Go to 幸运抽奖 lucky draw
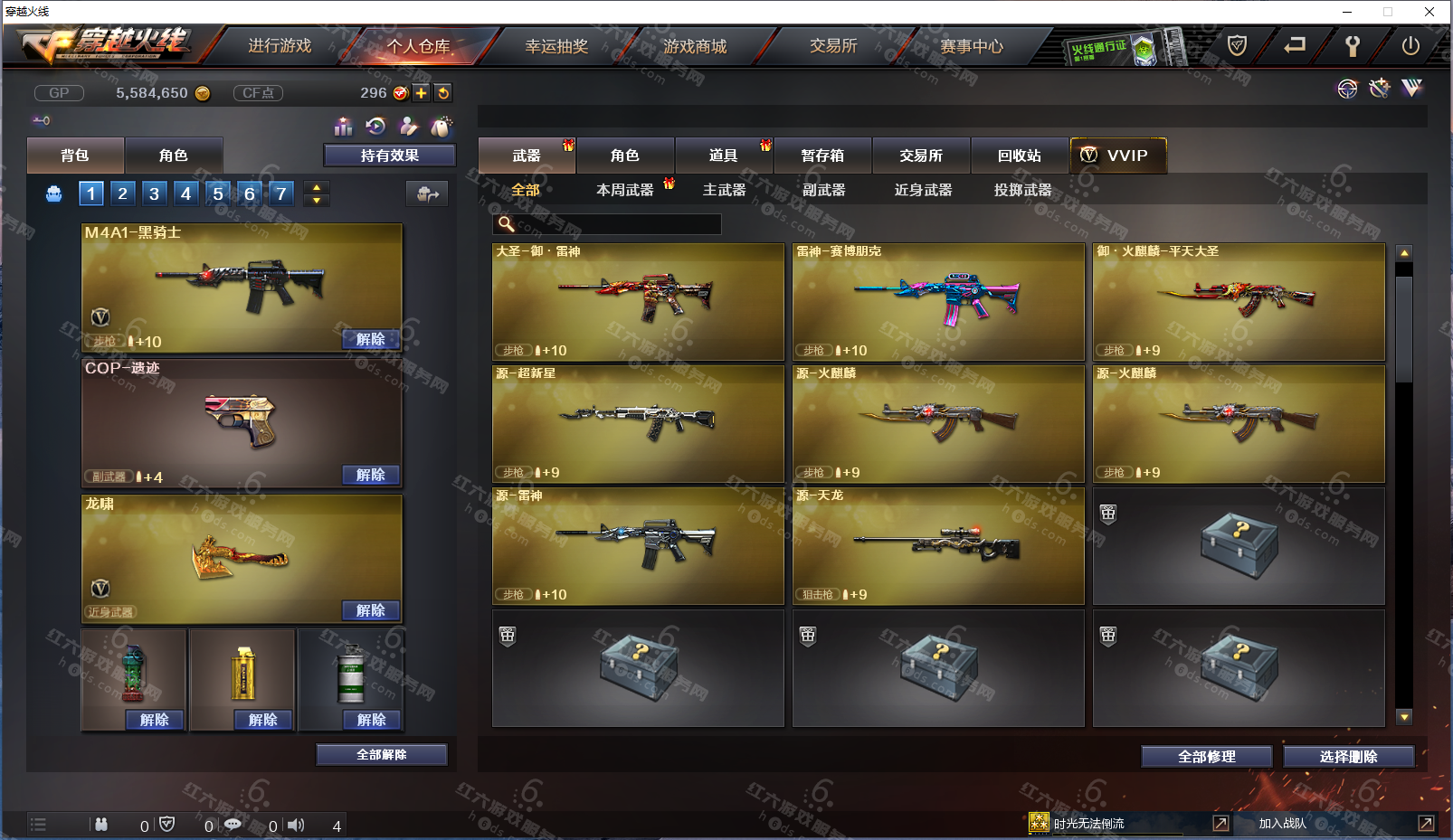 (x=556, y=46)
